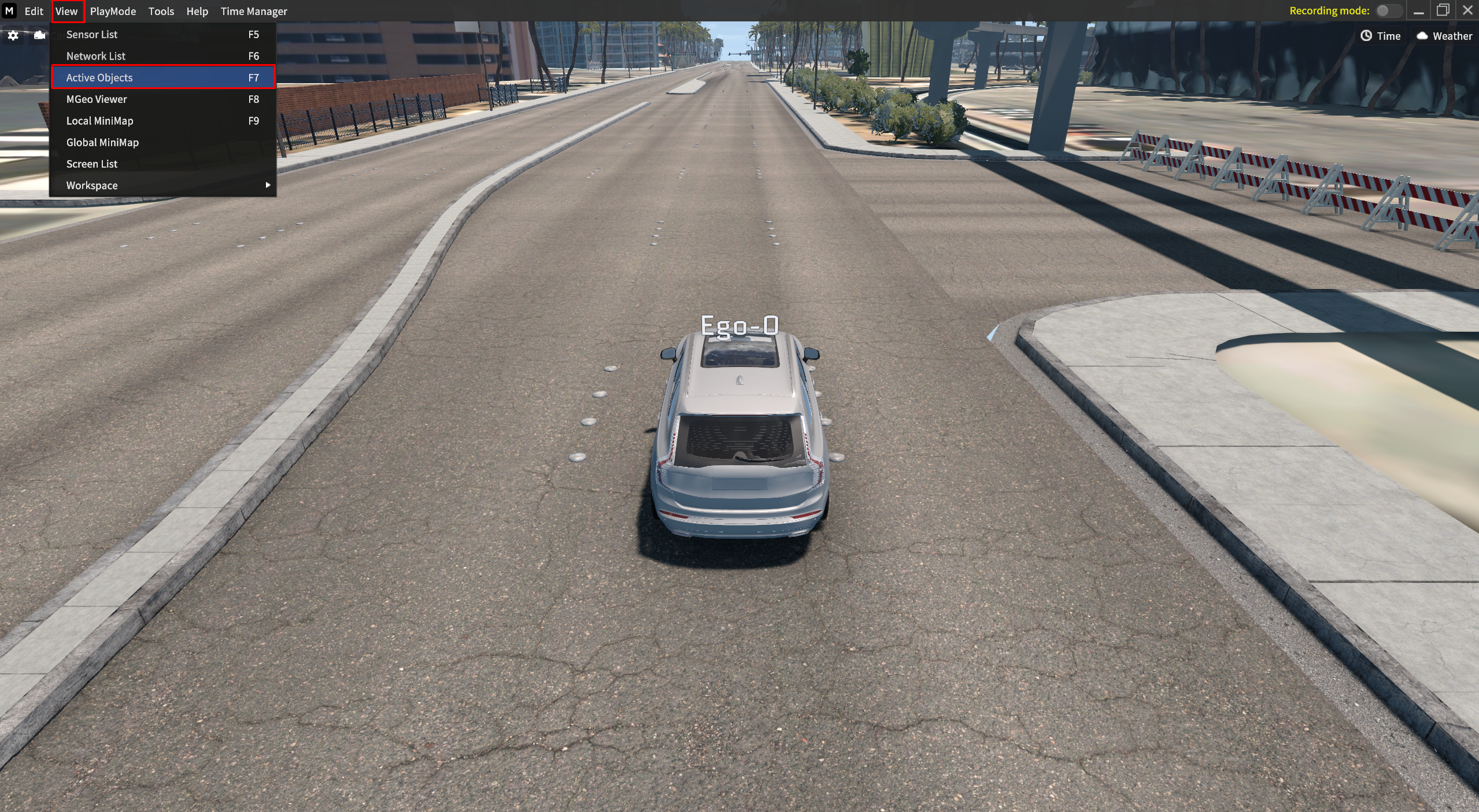
Task: Open MGeo Viewer
Action: tap(97, 99)
